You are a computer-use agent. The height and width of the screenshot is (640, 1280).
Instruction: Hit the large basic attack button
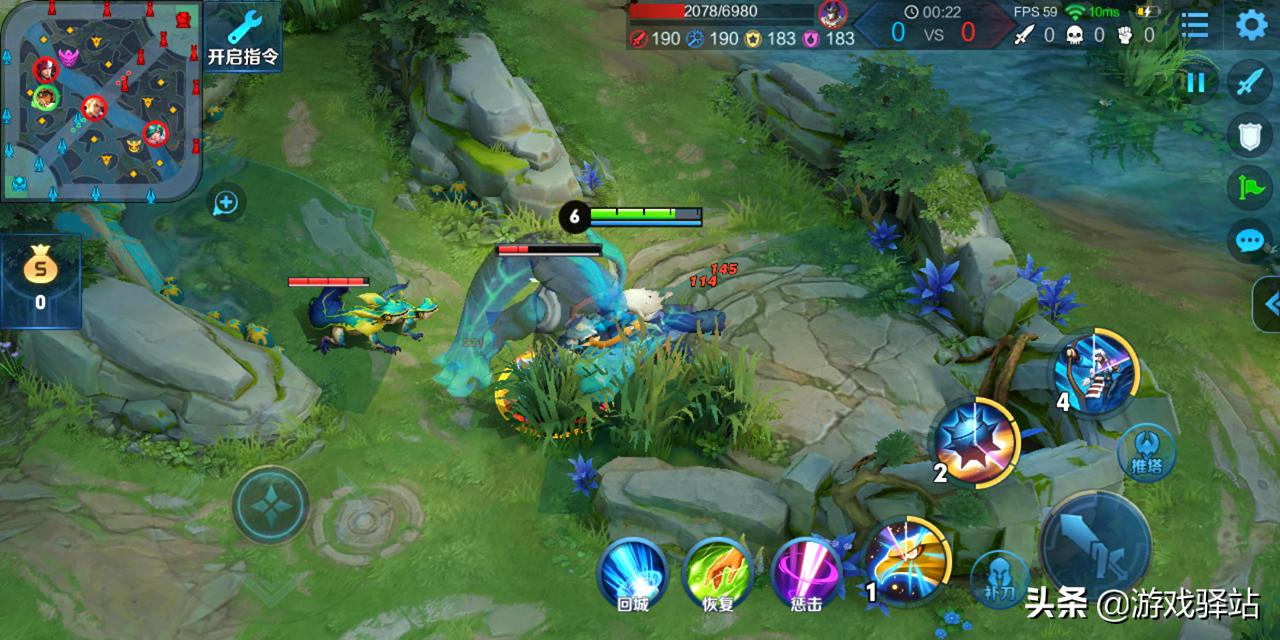pos(1097,546)
